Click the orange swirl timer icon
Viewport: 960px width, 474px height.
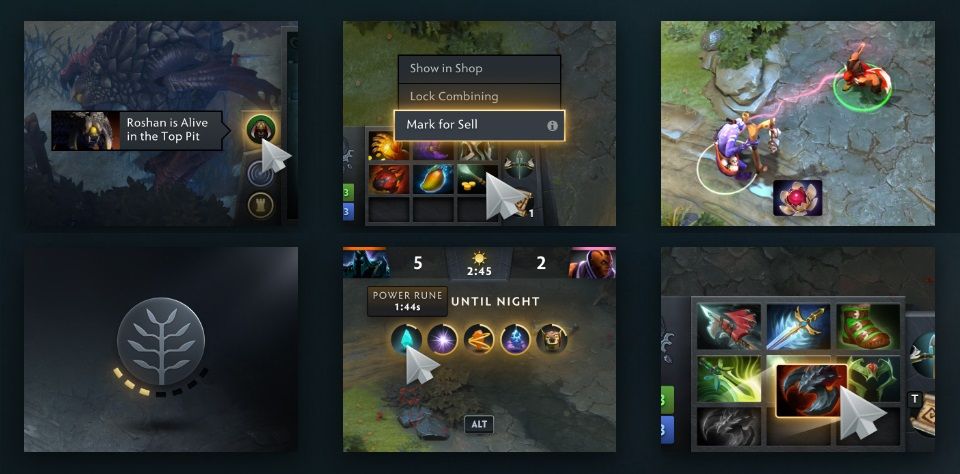pyautogui.click(x=479, y=339)
